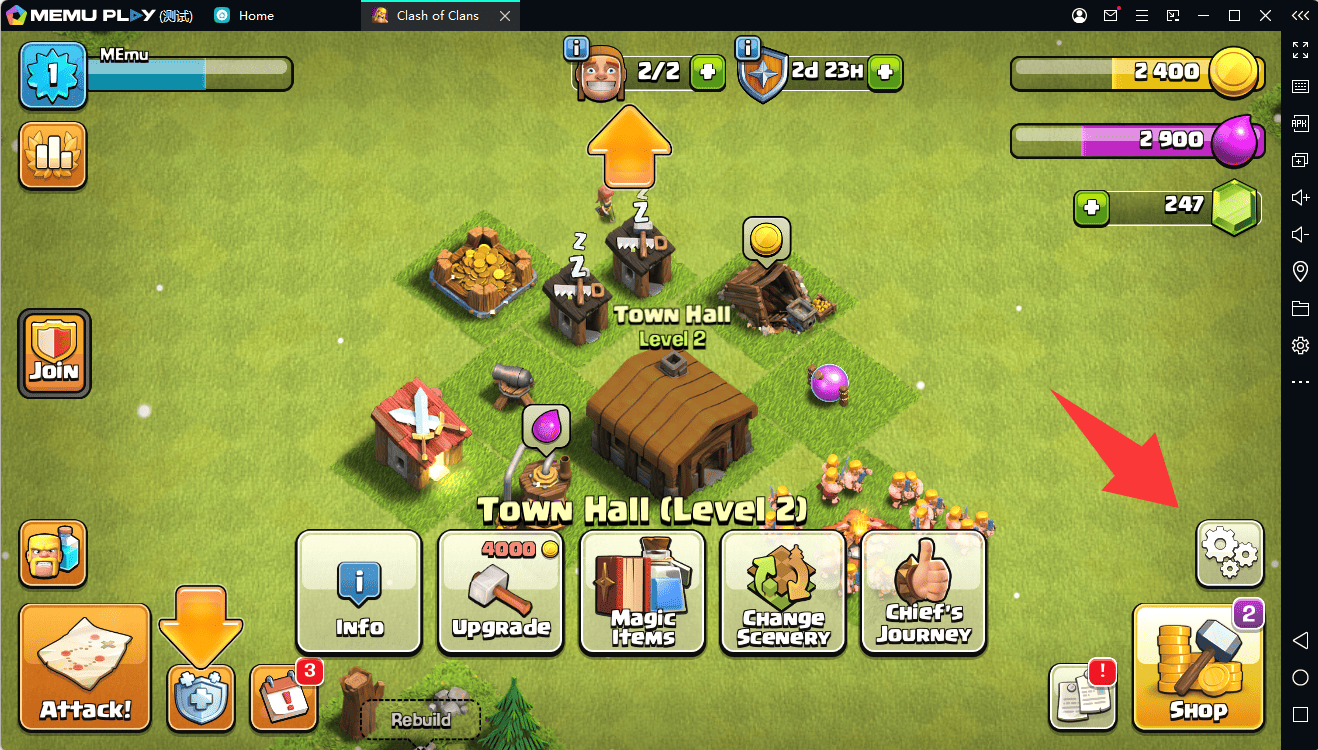
Task: Open the Shop menu
Action: (1198, 668)
